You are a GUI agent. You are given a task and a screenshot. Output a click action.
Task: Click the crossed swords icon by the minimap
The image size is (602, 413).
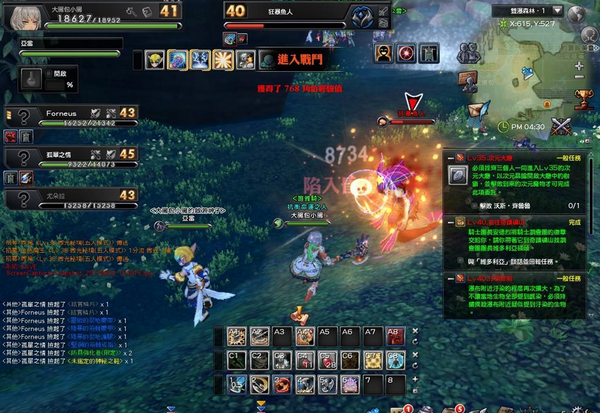pyautogui.click(x=562, y=125)
